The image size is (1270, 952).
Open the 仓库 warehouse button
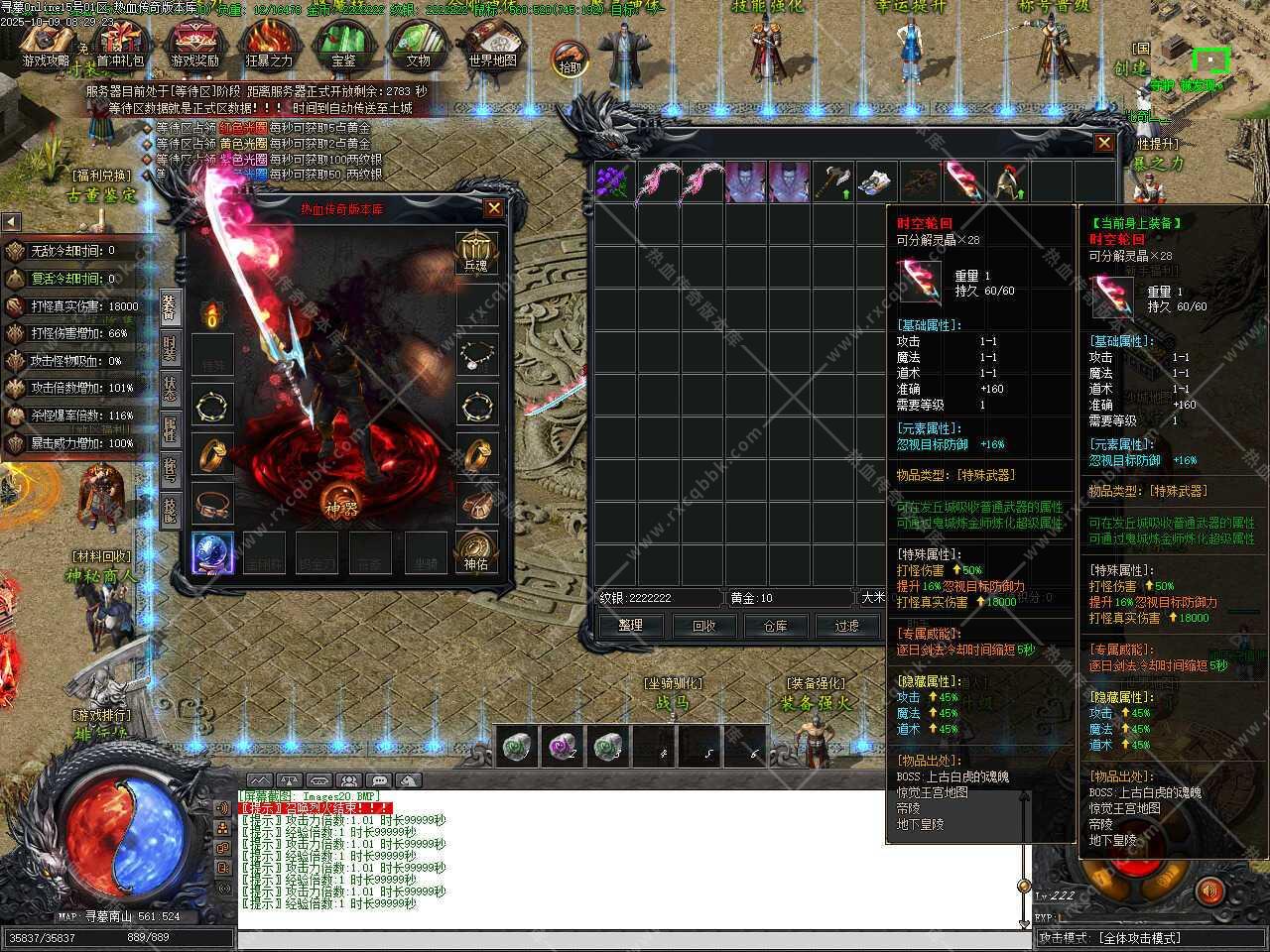(775, 626)
